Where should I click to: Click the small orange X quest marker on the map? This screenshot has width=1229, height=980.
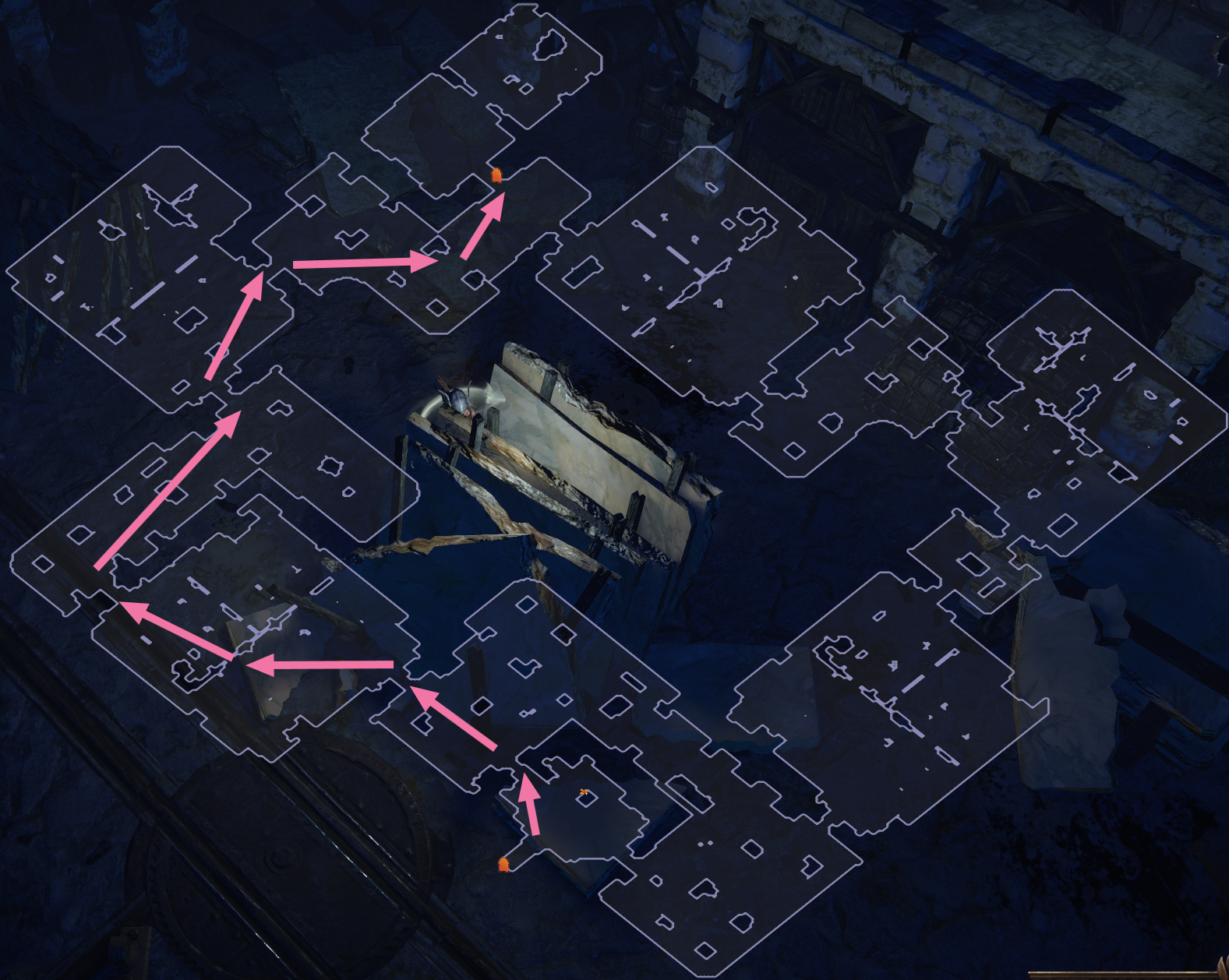tap(583, 791)
